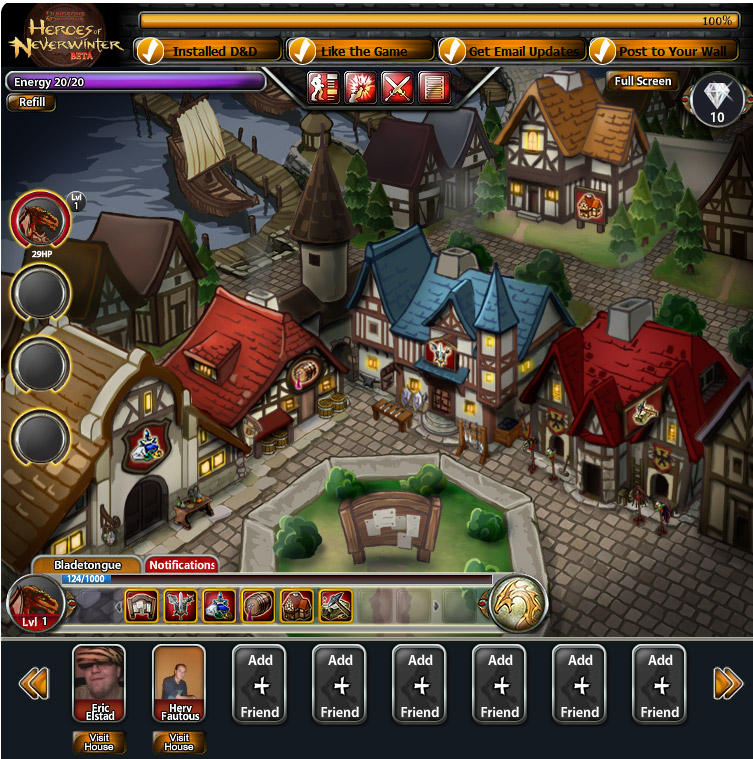This screenshot has height=759, width=753.
Task: Open the powers burst icon
Action: click(x=359, y=88)
